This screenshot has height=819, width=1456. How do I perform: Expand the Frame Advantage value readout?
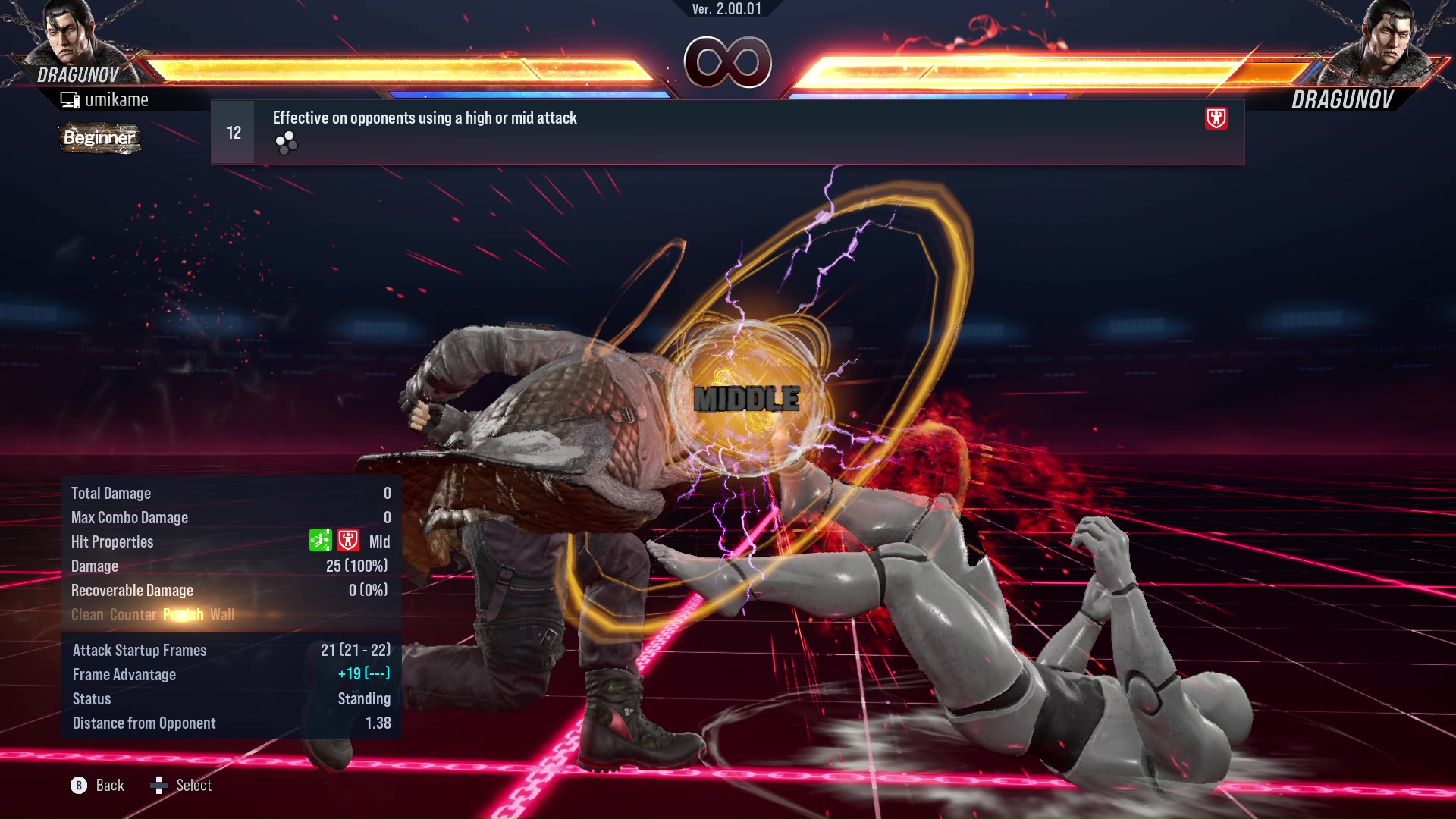pos(364,674)
